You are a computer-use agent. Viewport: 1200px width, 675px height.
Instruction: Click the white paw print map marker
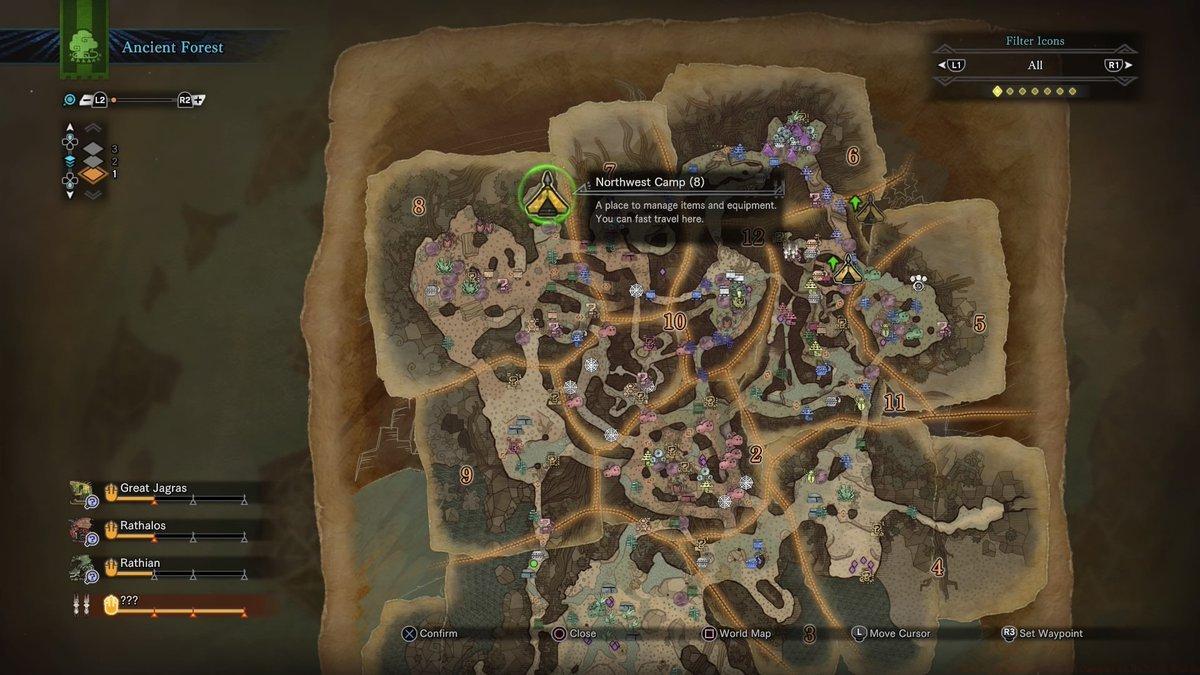pyautogui.click(x=918, y=282)
